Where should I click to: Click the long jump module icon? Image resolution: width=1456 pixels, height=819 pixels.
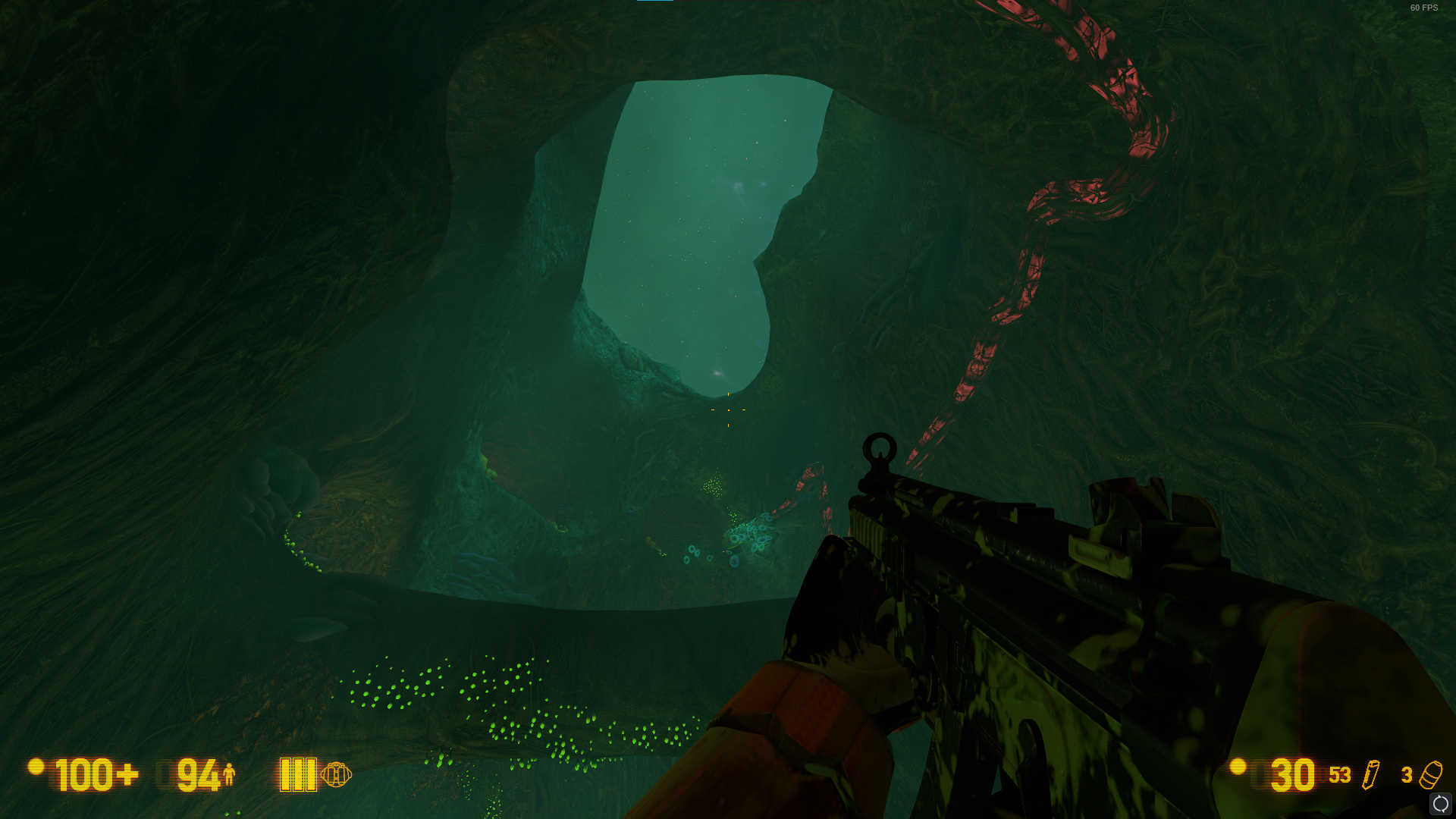click(336, 775)
